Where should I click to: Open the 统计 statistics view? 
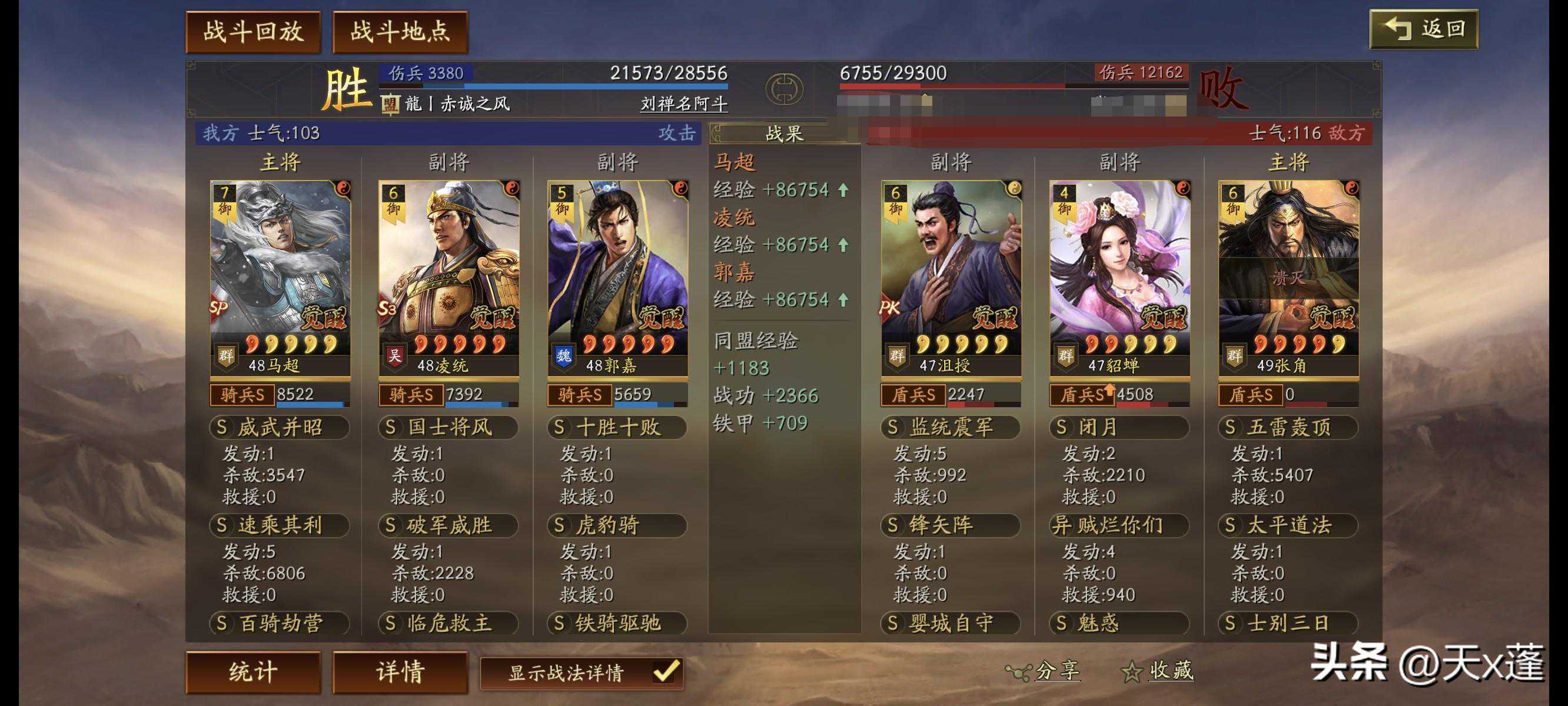pos(253,672)
